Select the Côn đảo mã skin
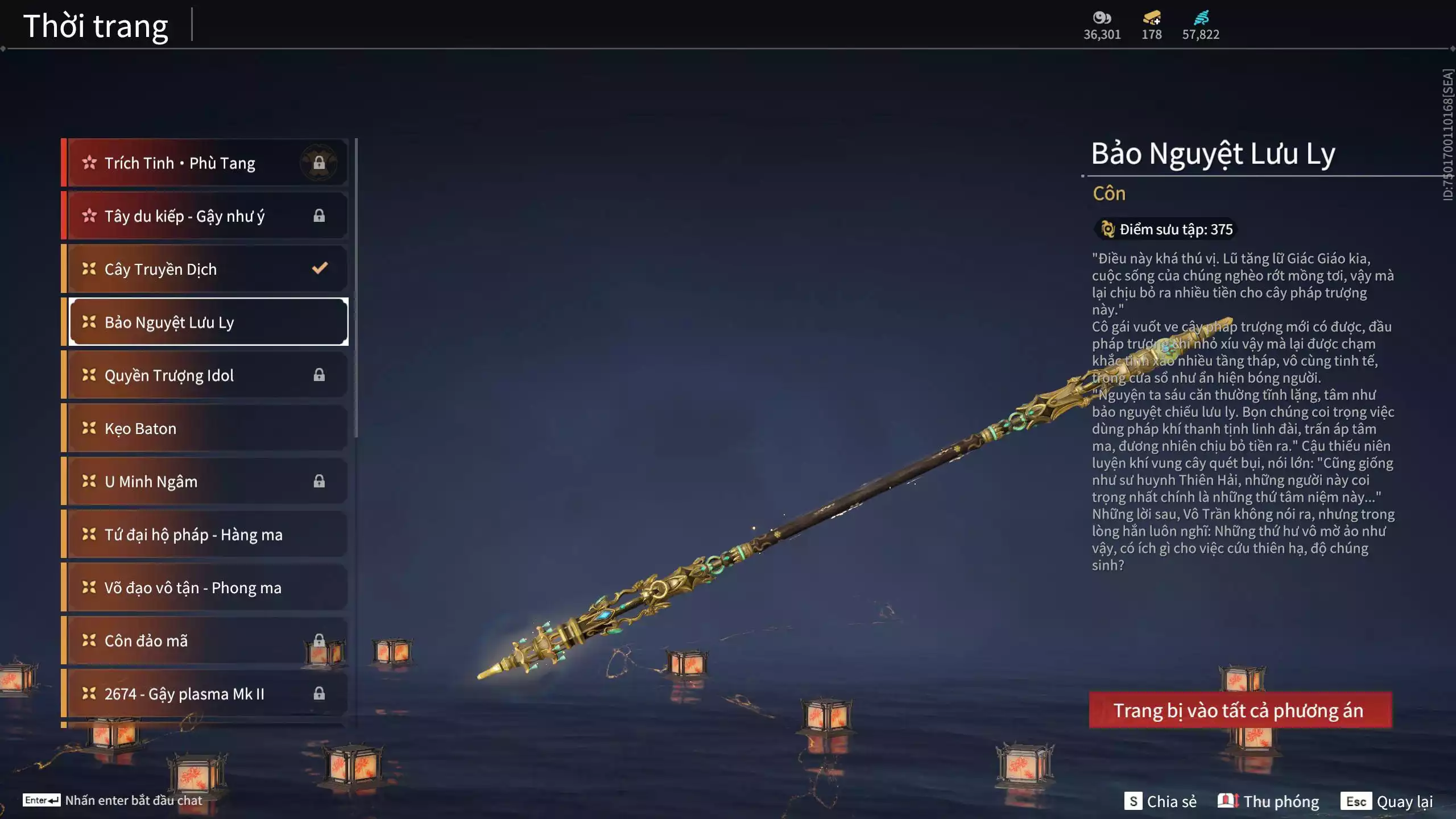 [205, 640]
